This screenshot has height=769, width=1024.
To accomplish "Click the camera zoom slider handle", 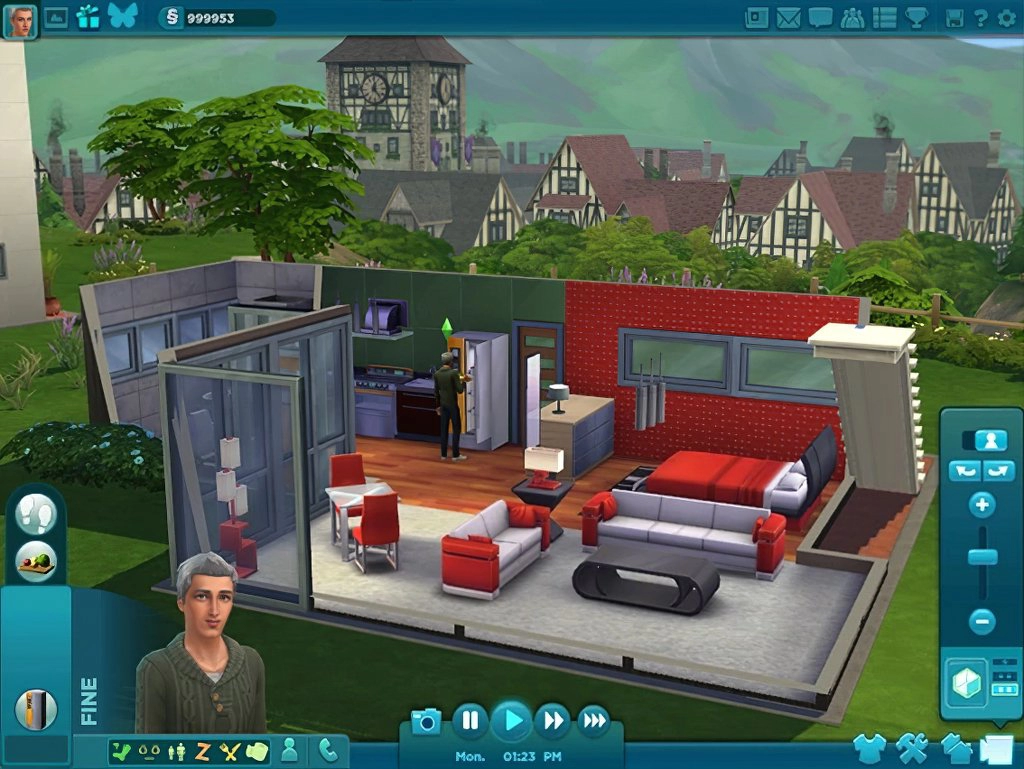I will pos(982,558).
